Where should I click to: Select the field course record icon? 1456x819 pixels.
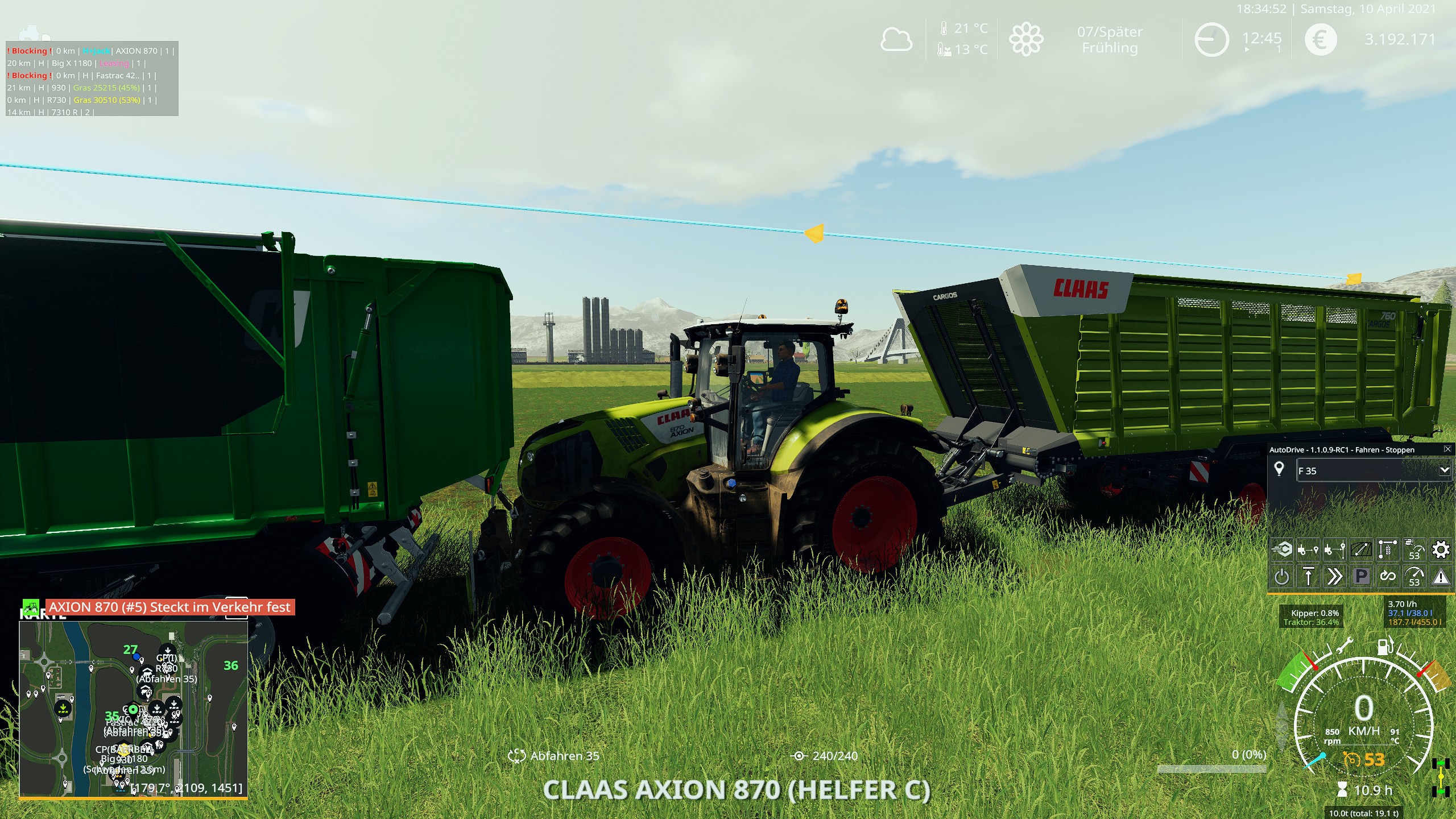click(x=1360, y=549)
